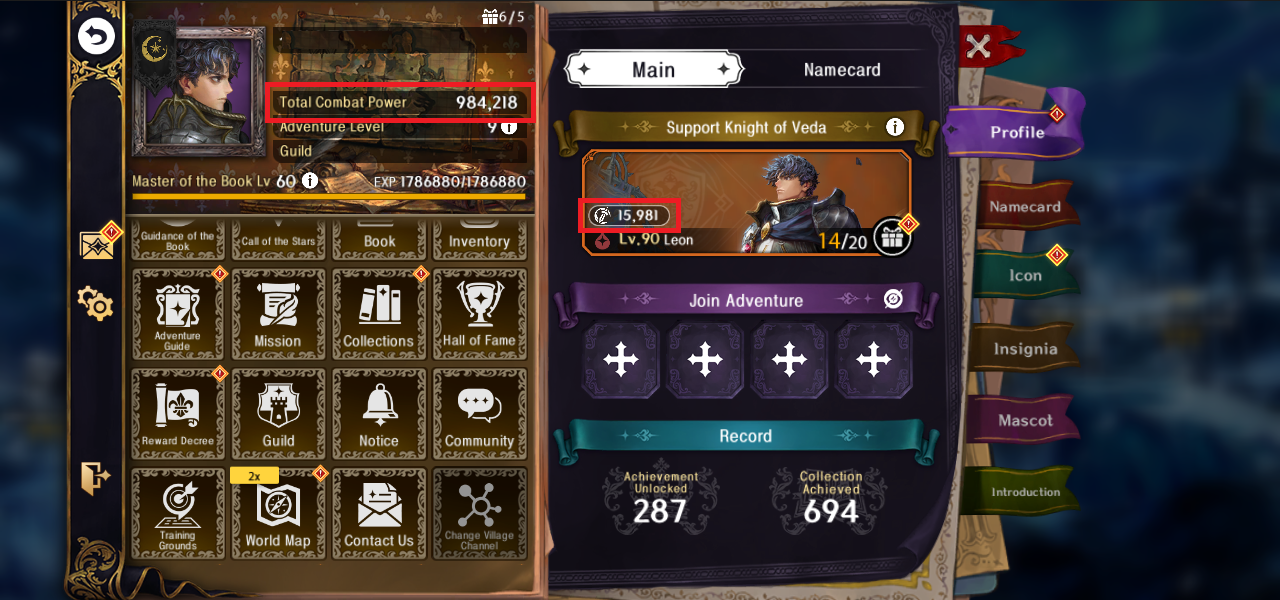Image resolution: width=1280 pixels, height=600 pixels.
Task: Open the World Map
Action: pyautogui.click(x=278, y=514)
